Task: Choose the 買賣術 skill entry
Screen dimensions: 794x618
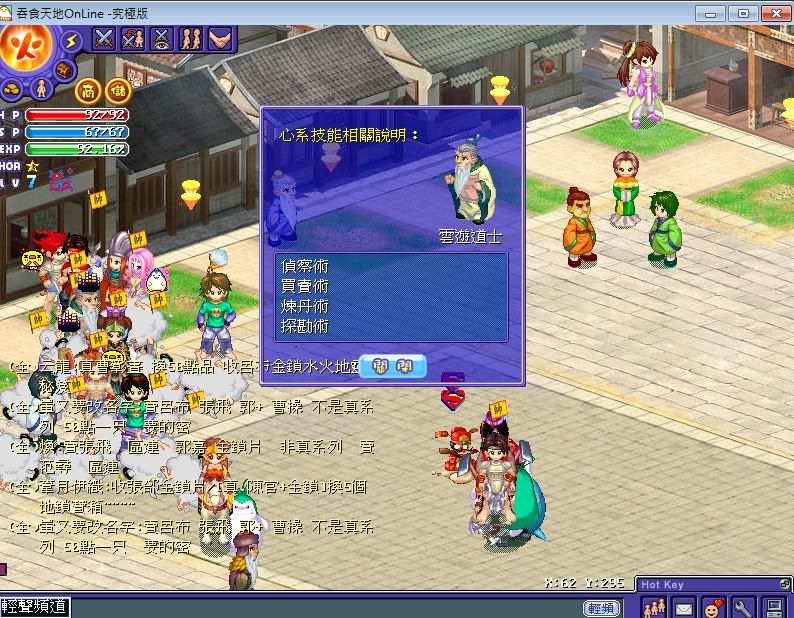Action: click(x=306, y=286)
